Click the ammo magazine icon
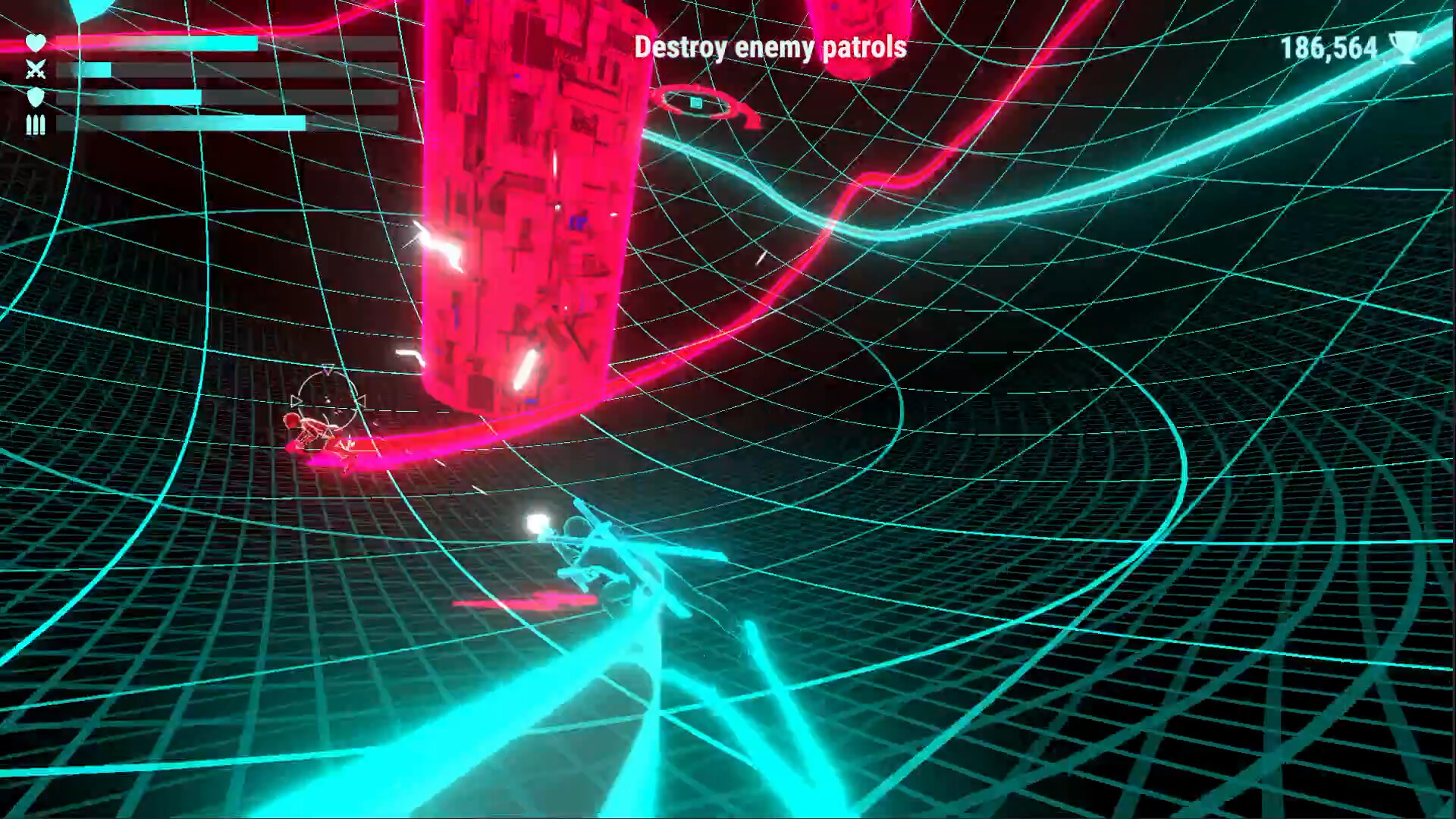The height and width of the screenshot is (819, 1456). [x=36, y=125]
